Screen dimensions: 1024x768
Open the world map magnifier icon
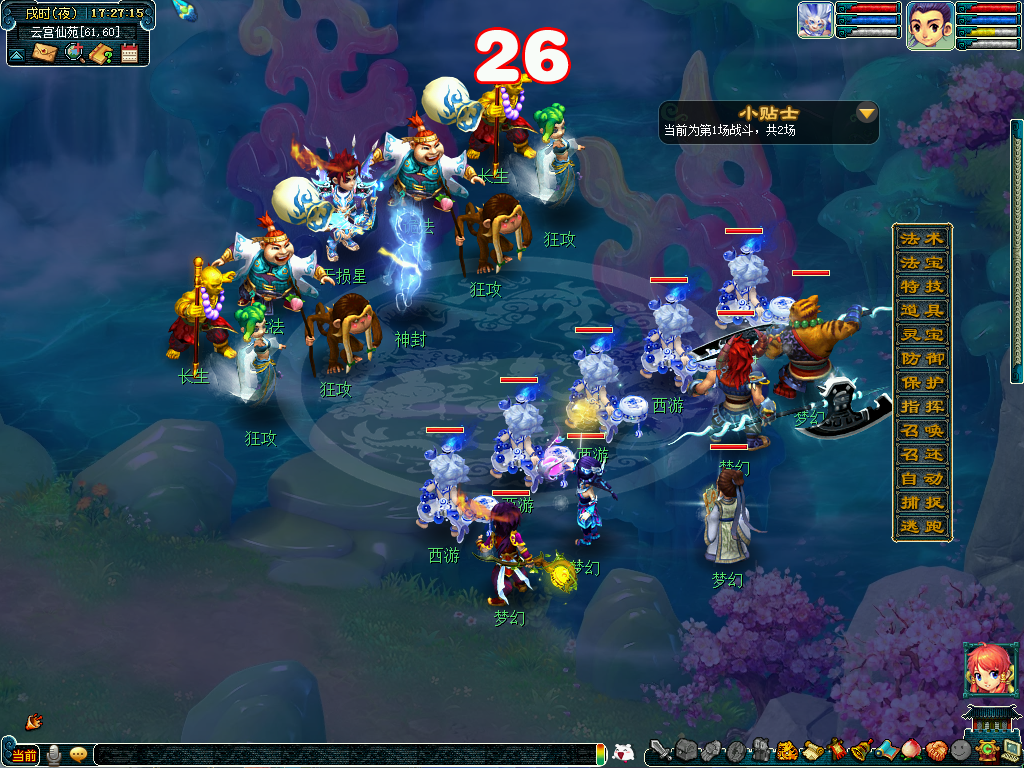[x=74, y=53]
